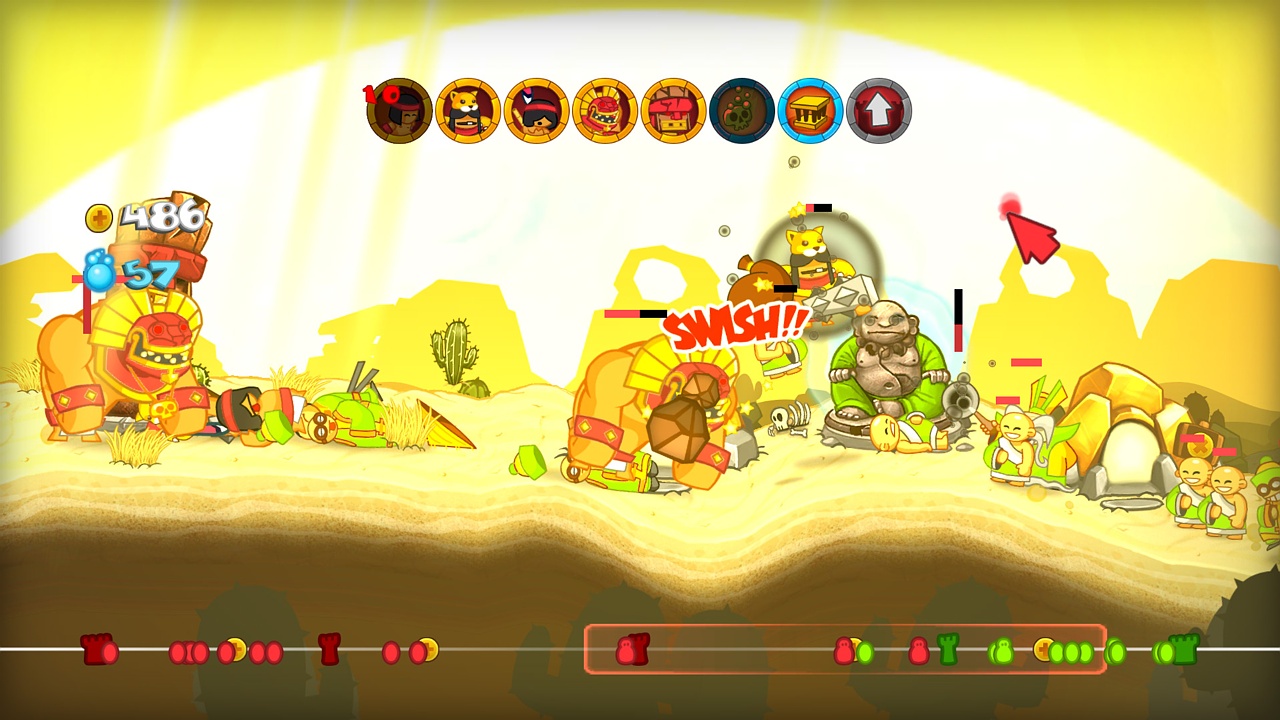Select the large golden statue unit on the left
The height and width of the screenshot is (720, 1280).
coord(130,370)
